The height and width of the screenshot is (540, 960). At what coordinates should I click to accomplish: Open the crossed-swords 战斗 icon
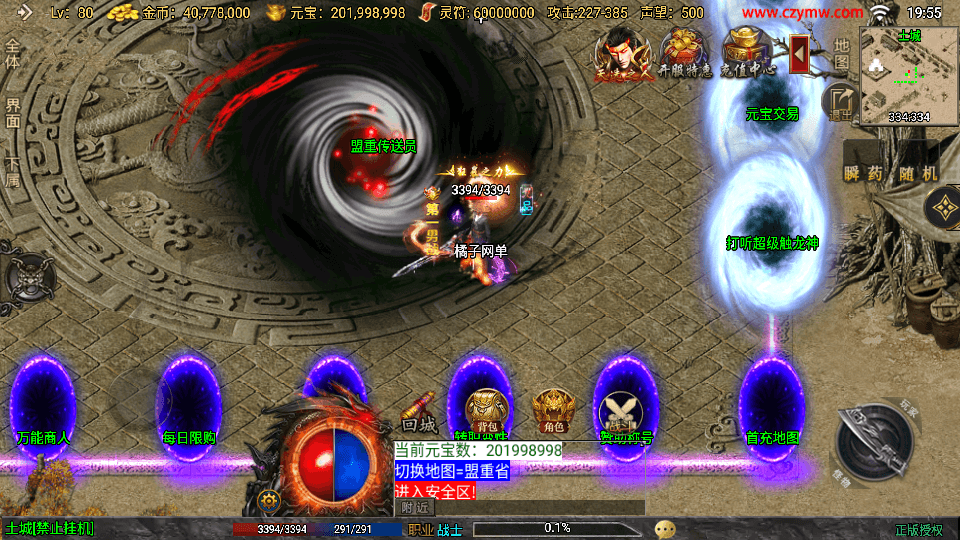click(x=619, y=412)
